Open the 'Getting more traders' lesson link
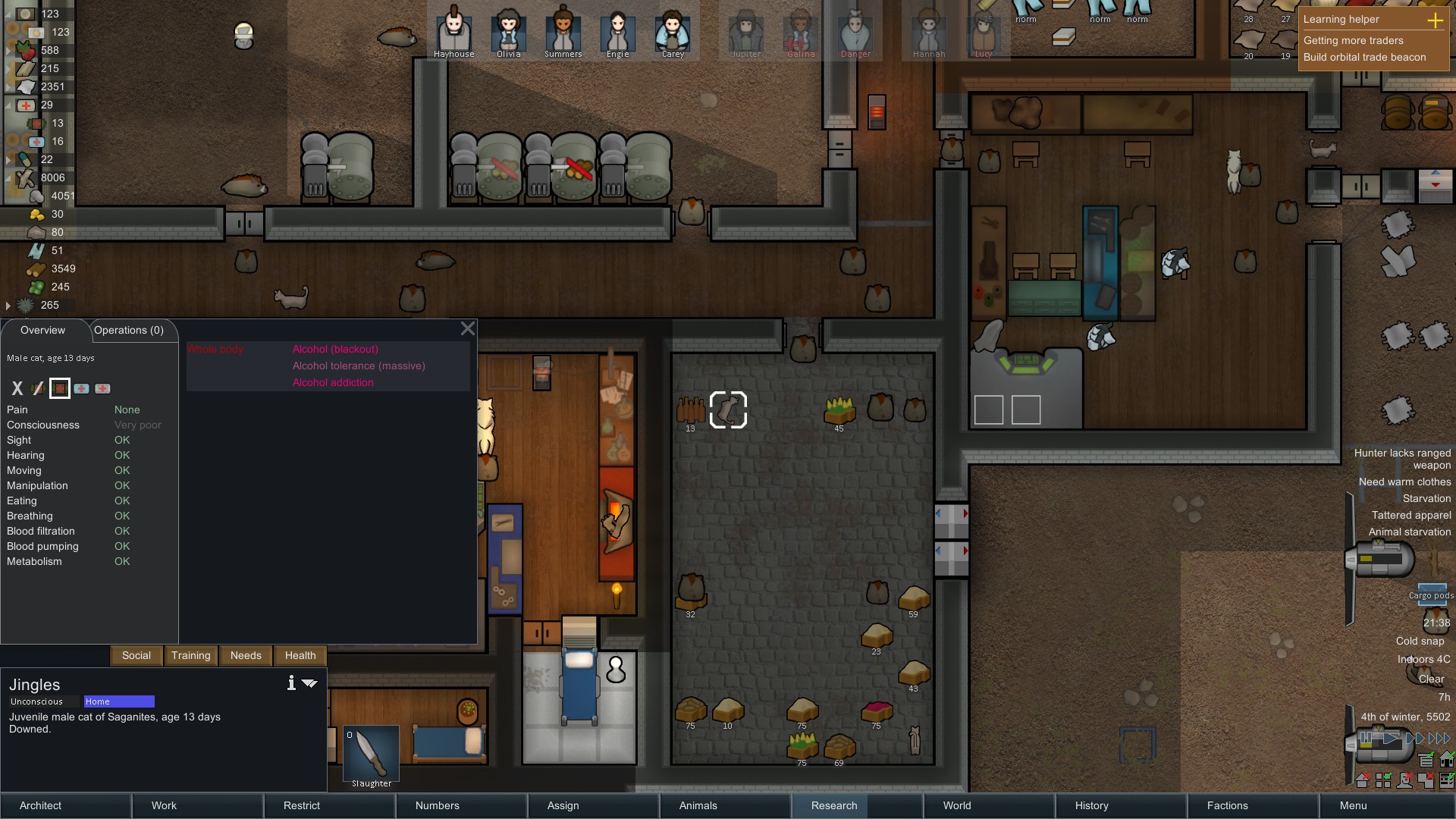Image resolution: width=1456 pixels, height=819 pixels. pyautogui.click(x=1355, y=40)
